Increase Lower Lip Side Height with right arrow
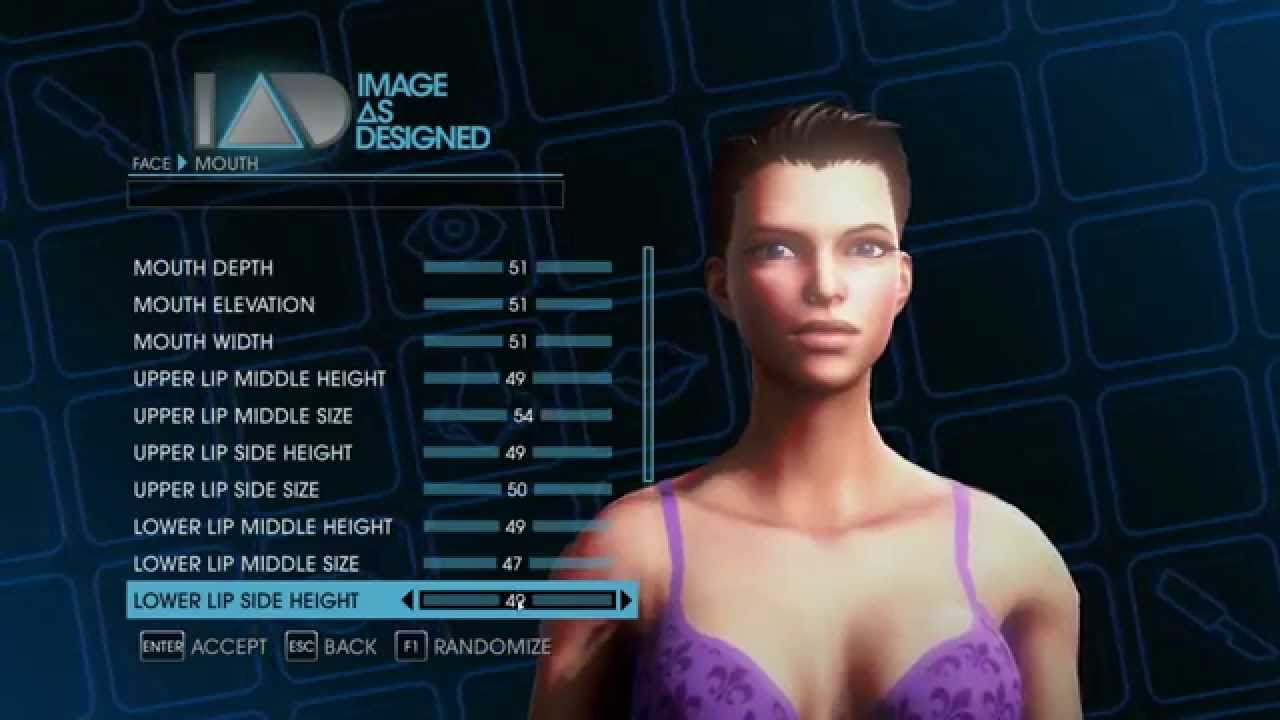Image resolution: width=1280 pixels, height=720 pixels. (x=627, y=601)
